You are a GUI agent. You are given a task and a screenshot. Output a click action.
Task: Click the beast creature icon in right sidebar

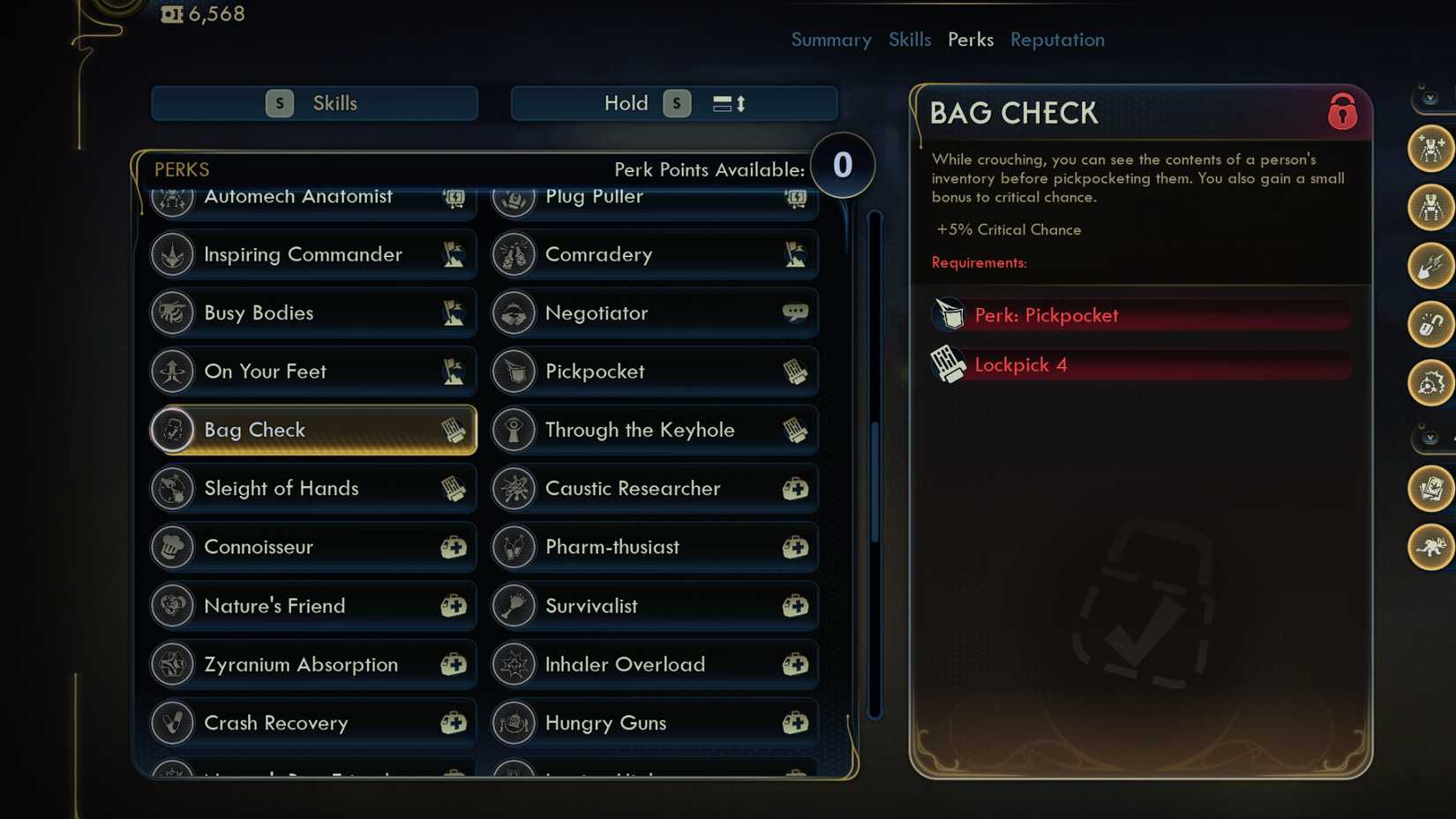[x=1432, y=546]
